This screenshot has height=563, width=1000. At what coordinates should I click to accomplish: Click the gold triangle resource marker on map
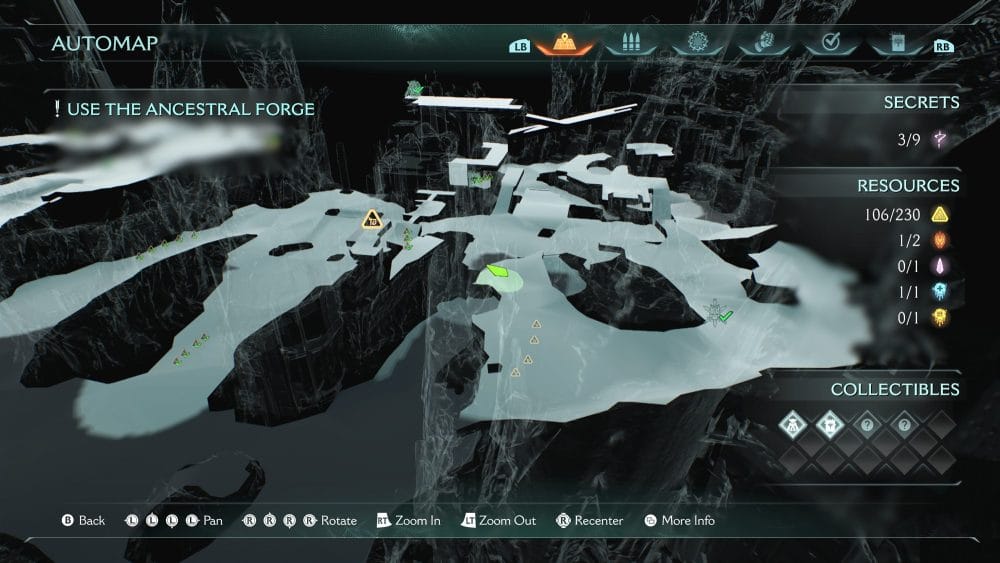tap(372, 219)
